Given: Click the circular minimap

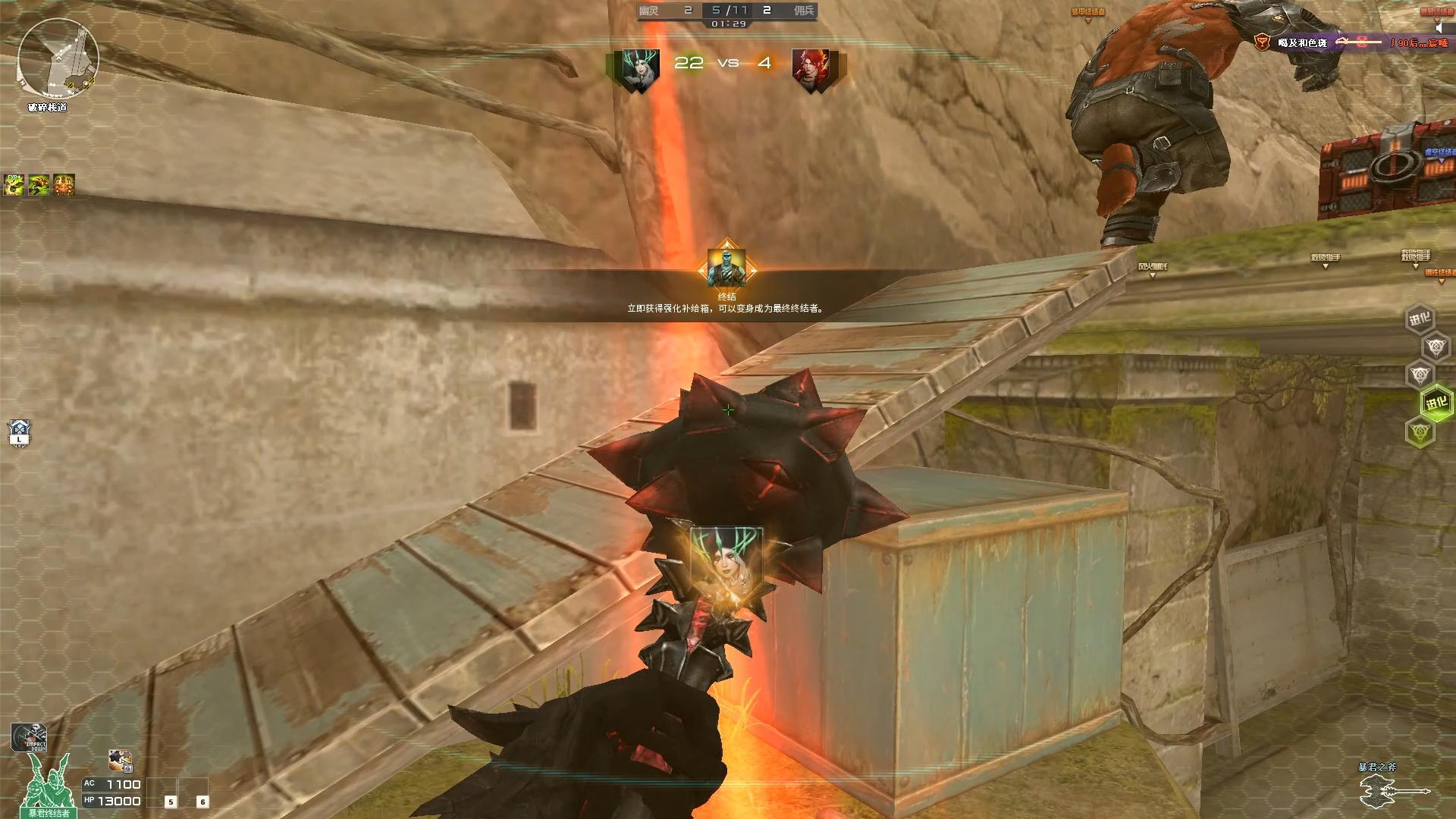Looking at the screenshot, I should [58, 59].
